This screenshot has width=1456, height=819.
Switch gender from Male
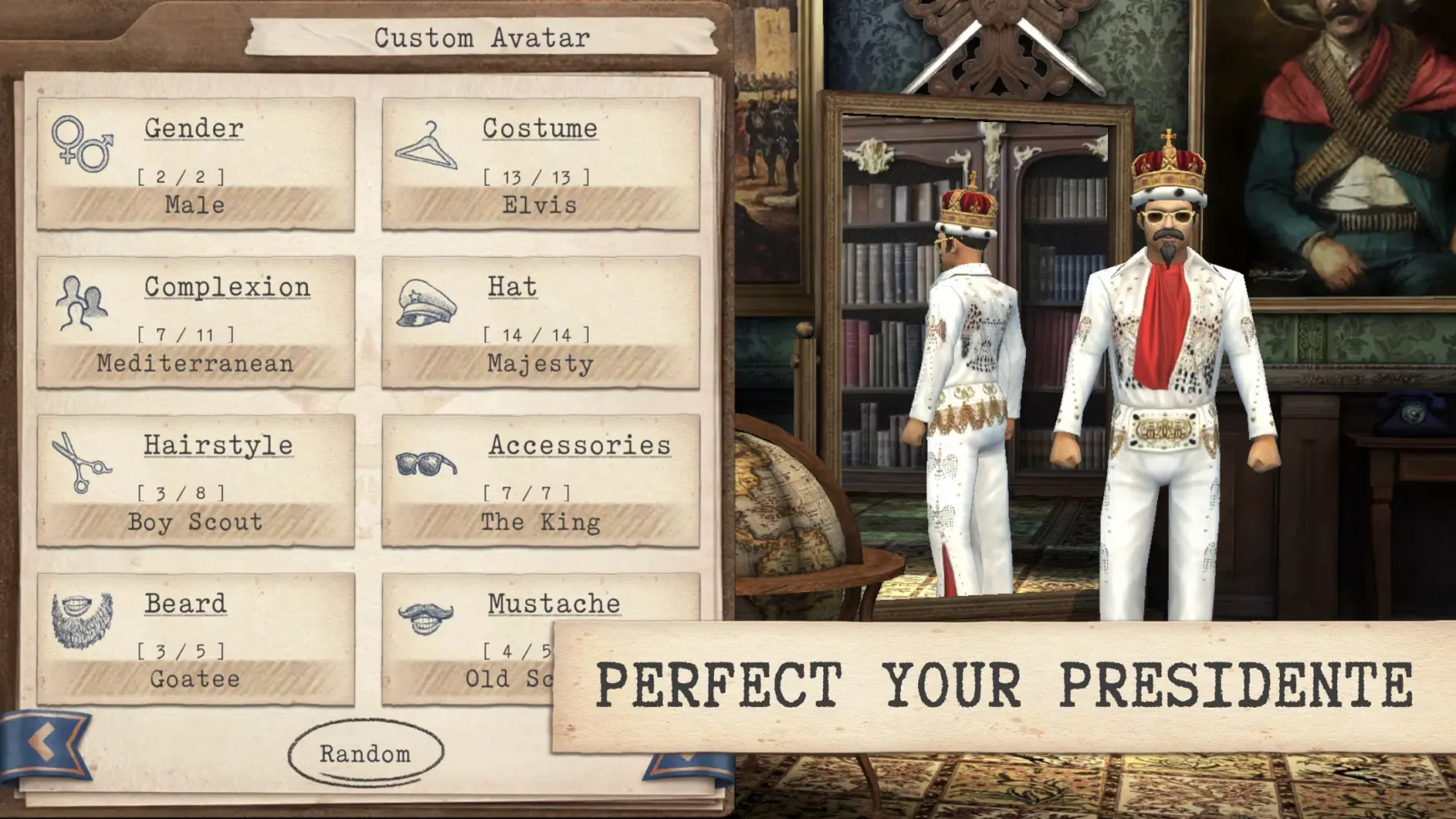click(x=194, y=205)
